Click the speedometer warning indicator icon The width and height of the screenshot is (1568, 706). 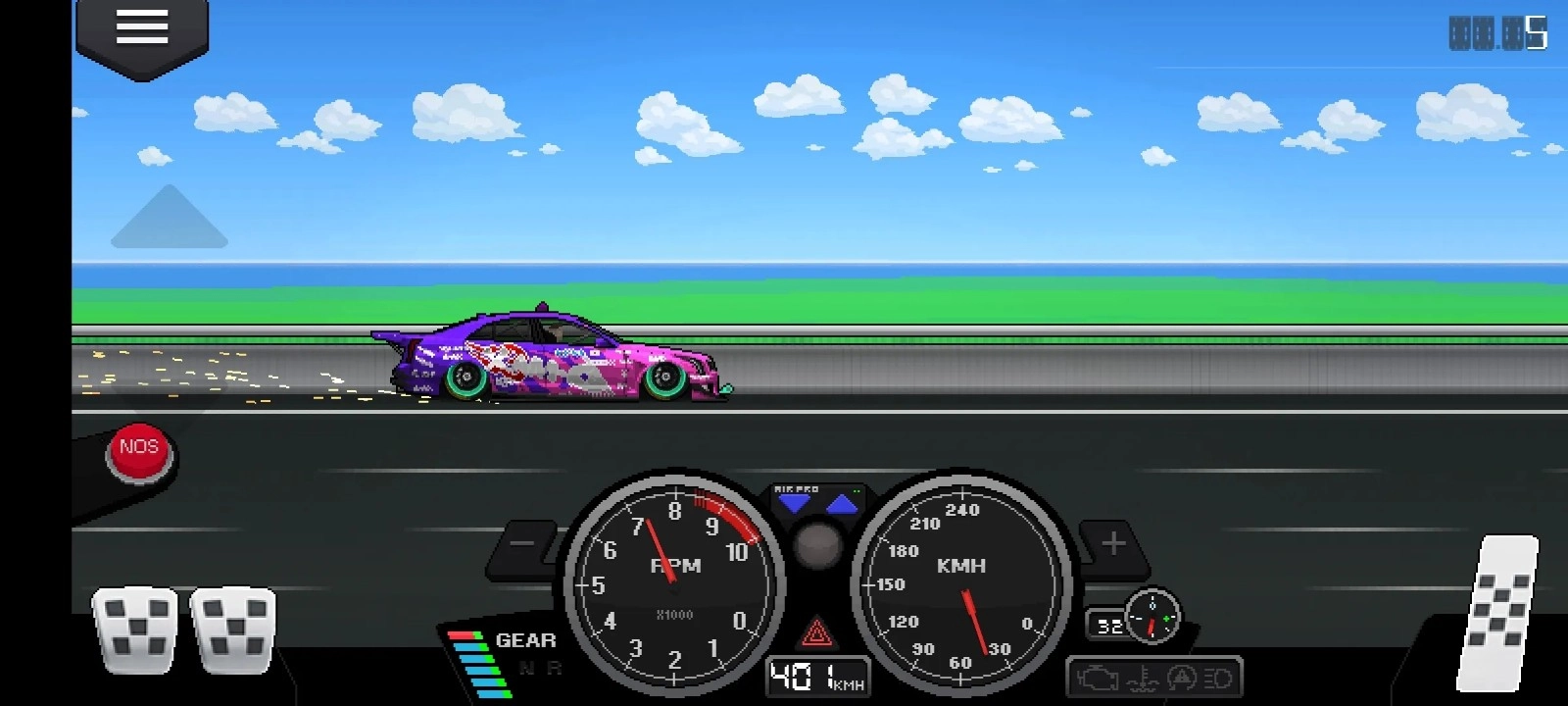click(x=1182, y=678)
